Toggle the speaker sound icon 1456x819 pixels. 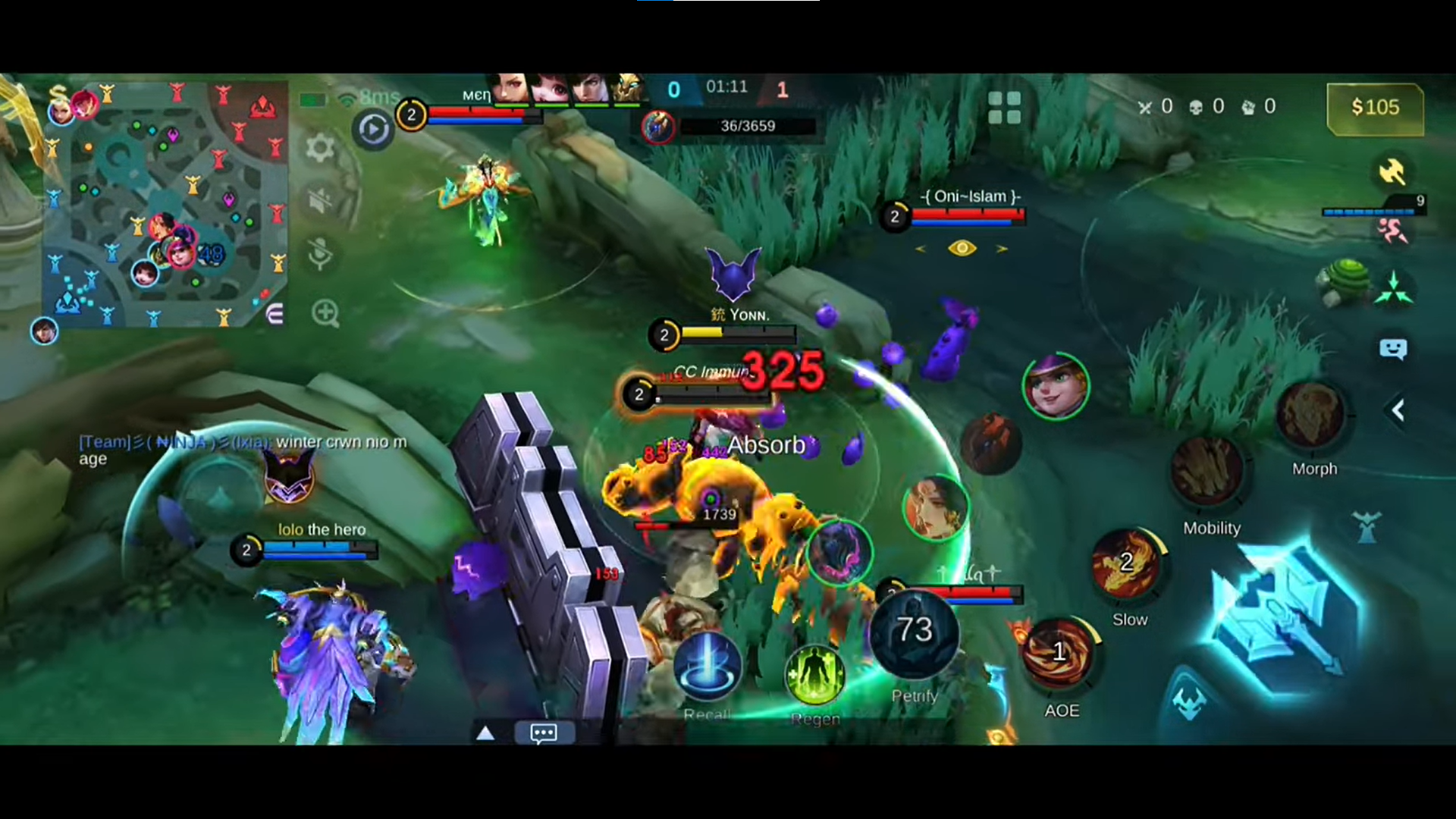321,201
